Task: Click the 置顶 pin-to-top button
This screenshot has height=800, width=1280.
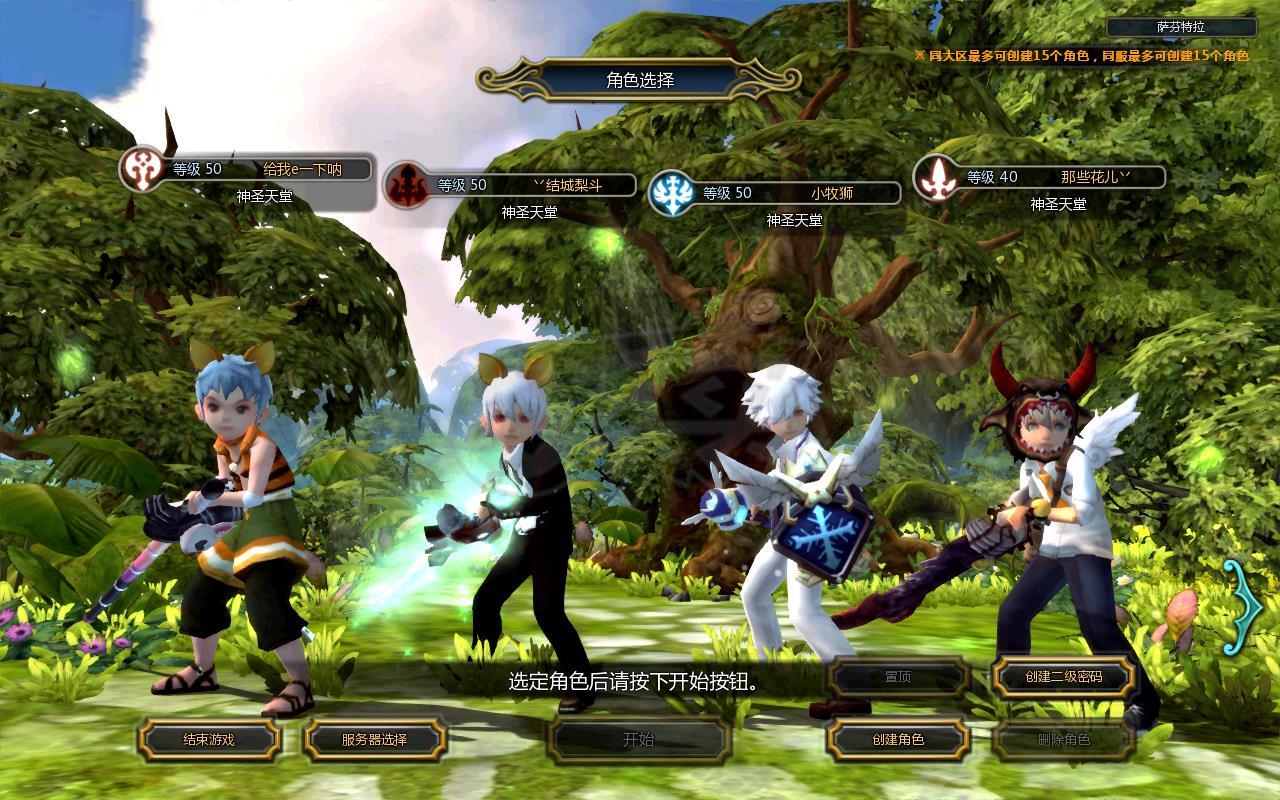Action: pyautogui.click(x=898, y=677)
